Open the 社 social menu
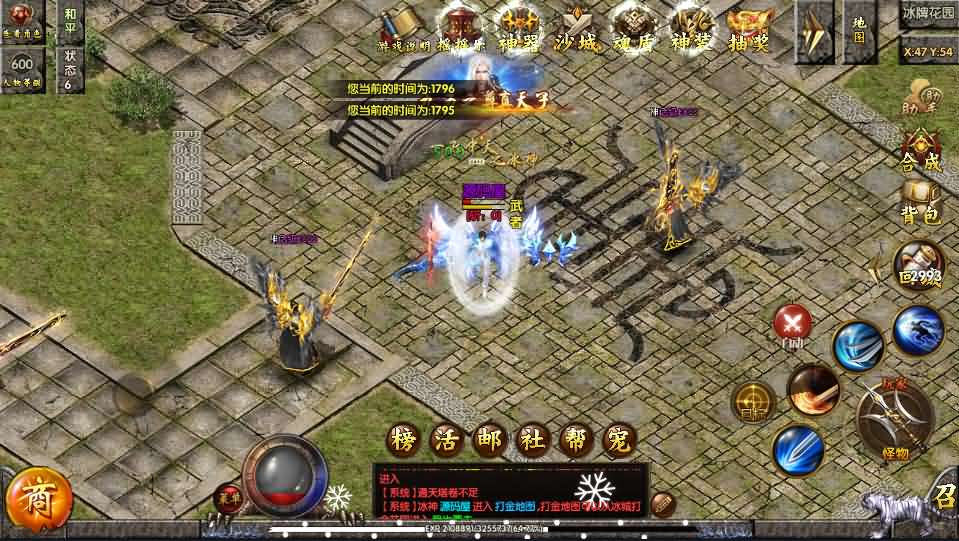 pos(534,440)
